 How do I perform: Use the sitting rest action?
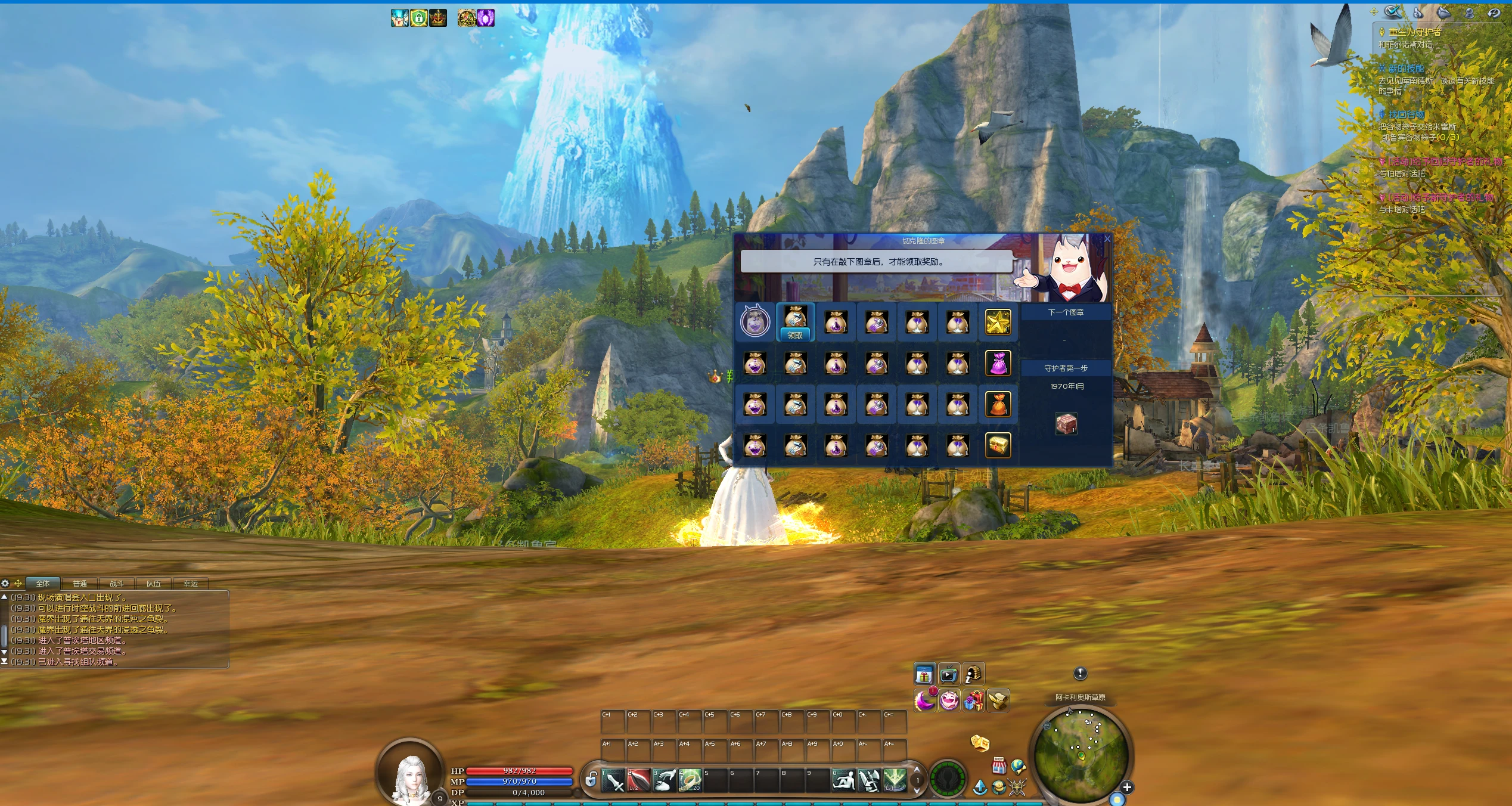coord(843,780)
